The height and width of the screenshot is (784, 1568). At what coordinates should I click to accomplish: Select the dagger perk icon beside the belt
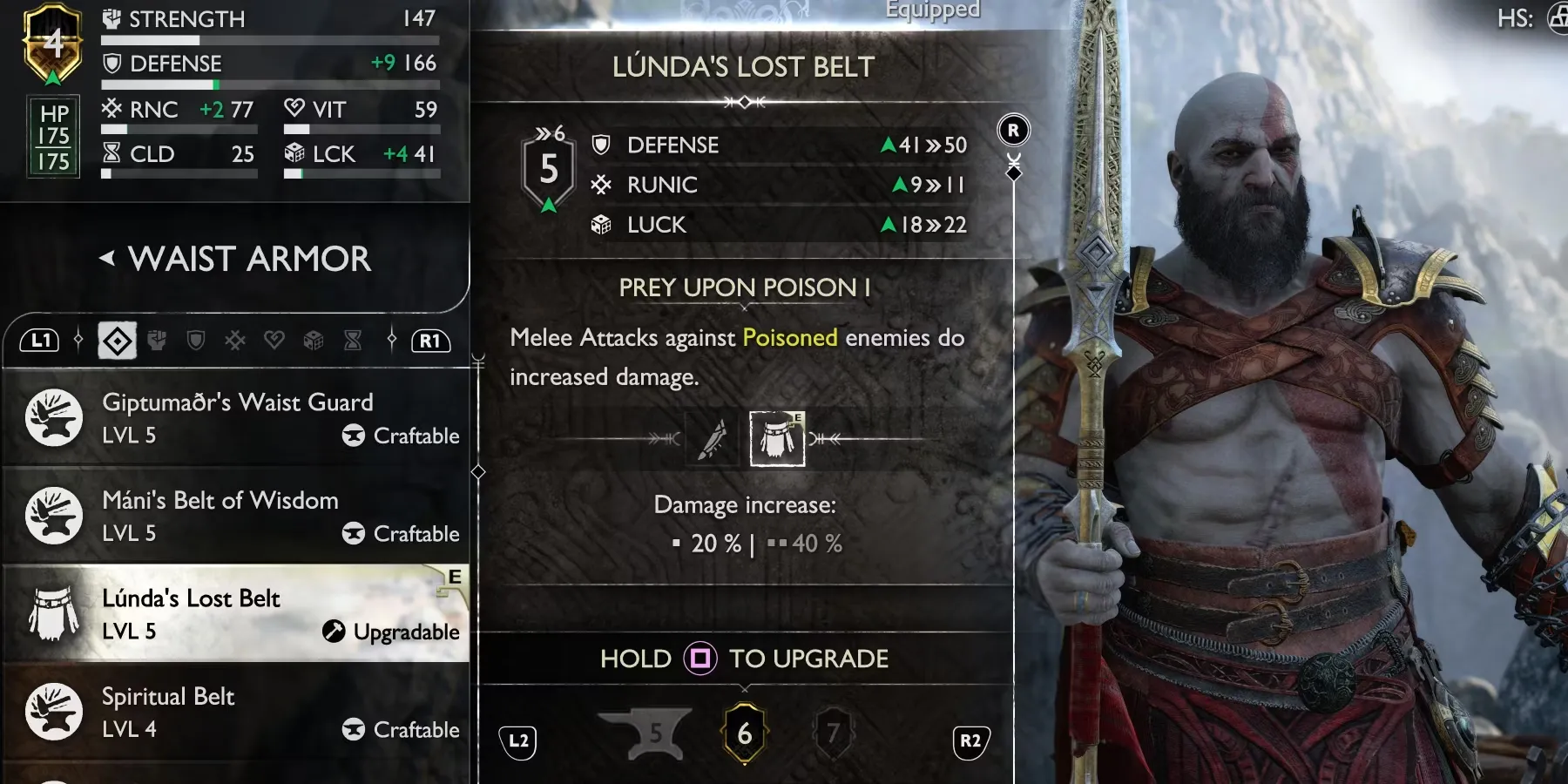(714, 439)
